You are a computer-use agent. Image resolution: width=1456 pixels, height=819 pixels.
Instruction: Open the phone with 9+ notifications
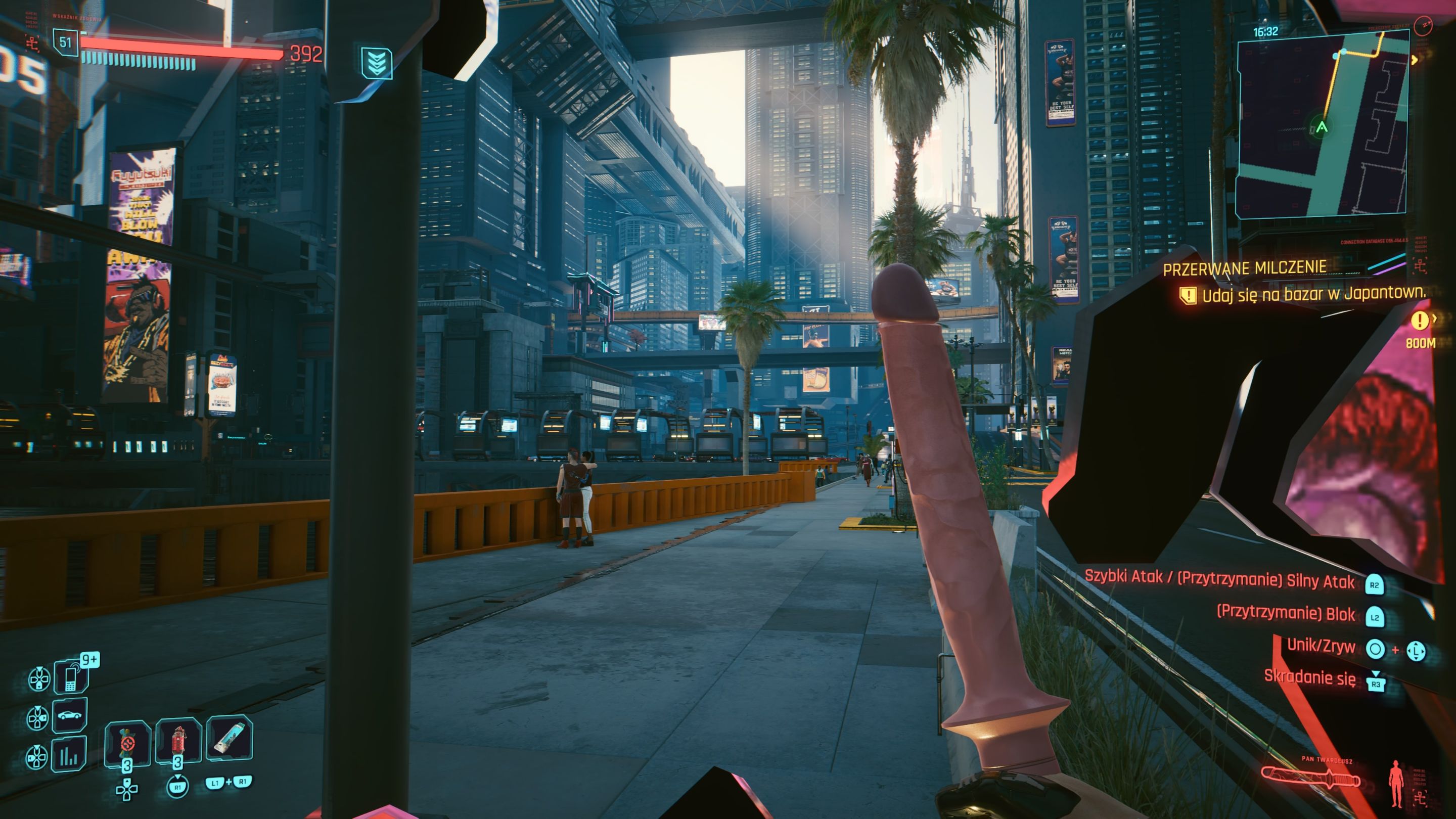(x=71, y=676)
